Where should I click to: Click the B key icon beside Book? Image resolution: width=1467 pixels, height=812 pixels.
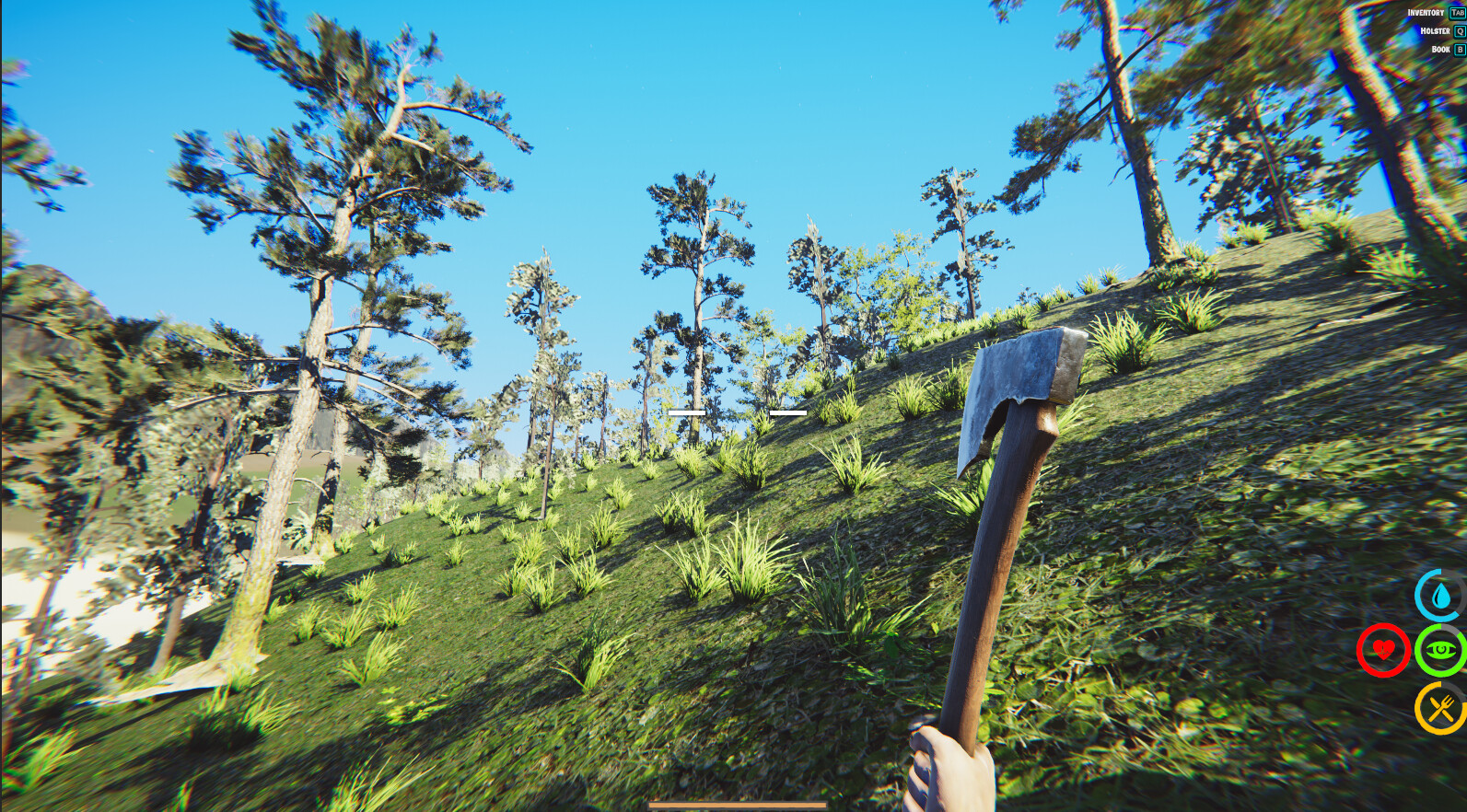1460,48
